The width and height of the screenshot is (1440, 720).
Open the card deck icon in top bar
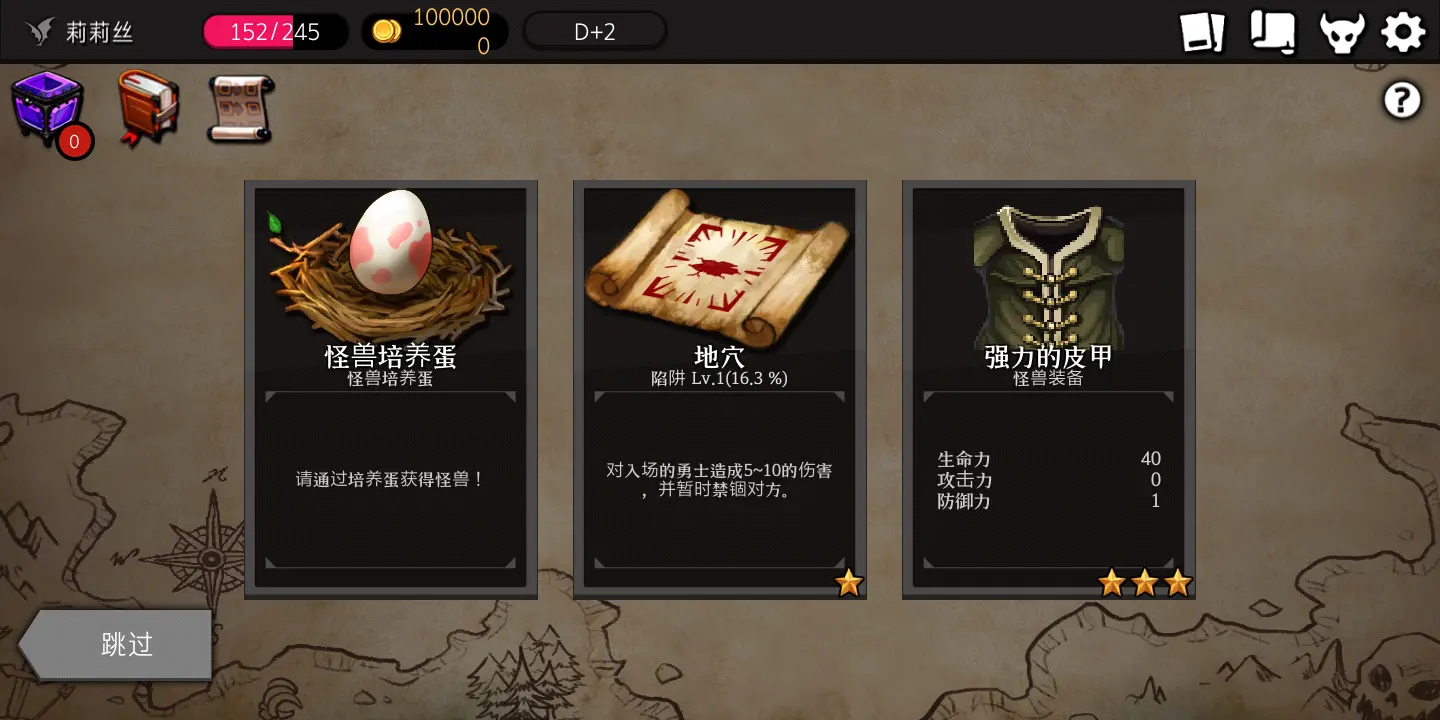[1203, 31]
